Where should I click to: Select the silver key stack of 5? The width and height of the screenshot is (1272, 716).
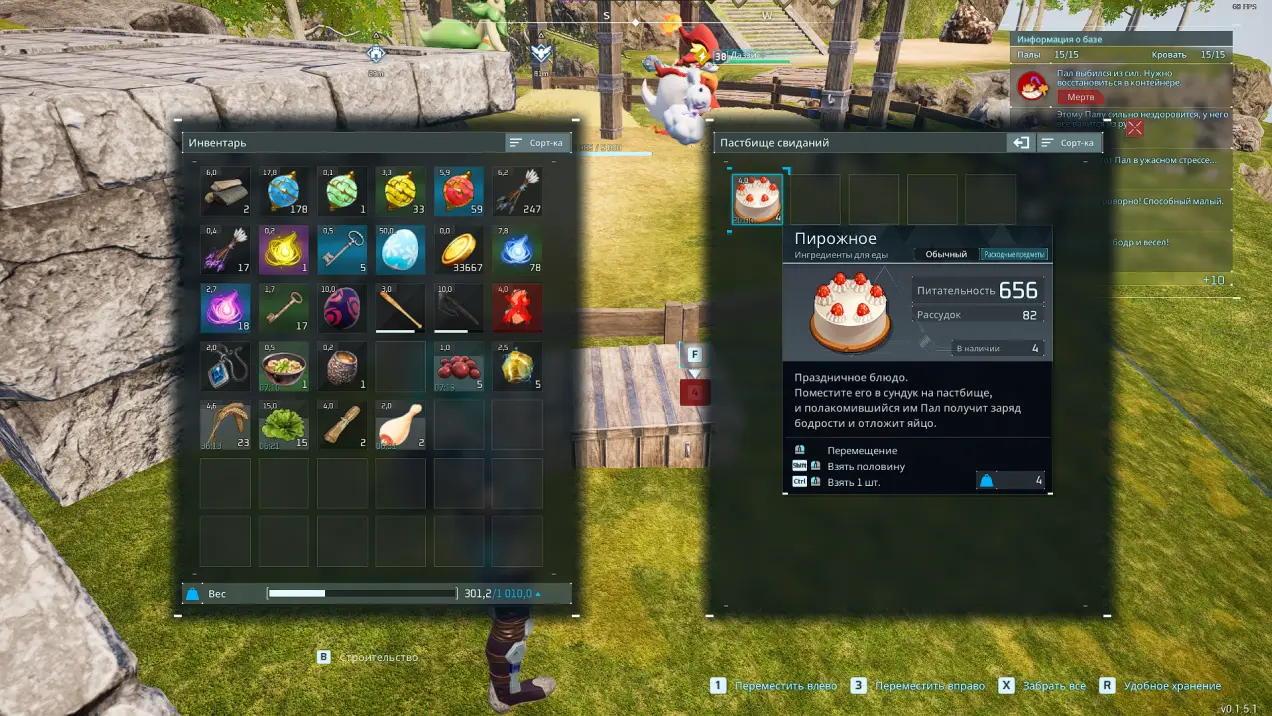coord(342,250)
